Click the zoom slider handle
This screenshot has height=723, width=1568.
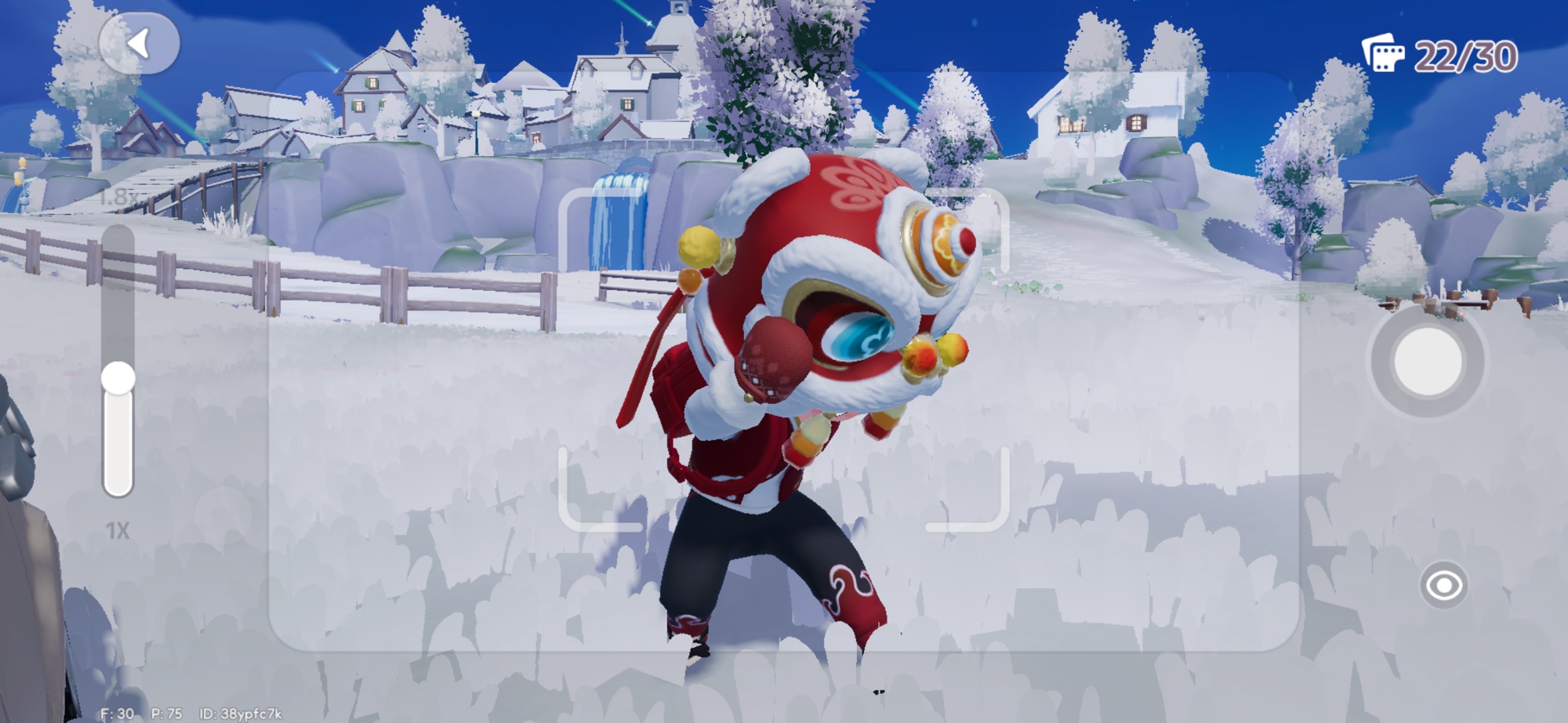tap(118, 378)
